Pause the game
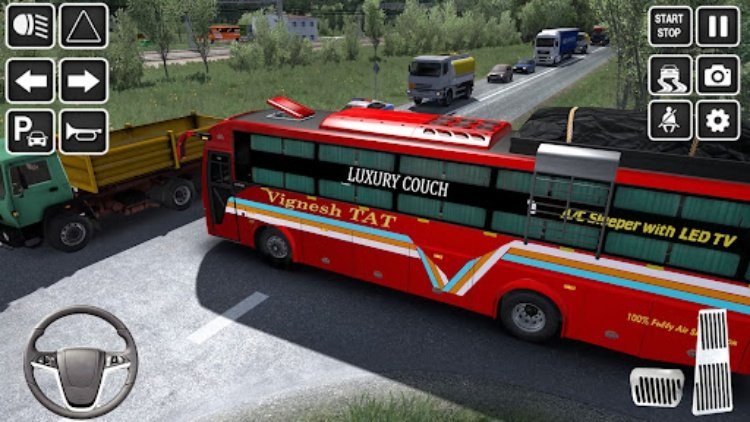The width and height of the screenshot is (750, 422). pyautogui.click(x=717, y=26)
